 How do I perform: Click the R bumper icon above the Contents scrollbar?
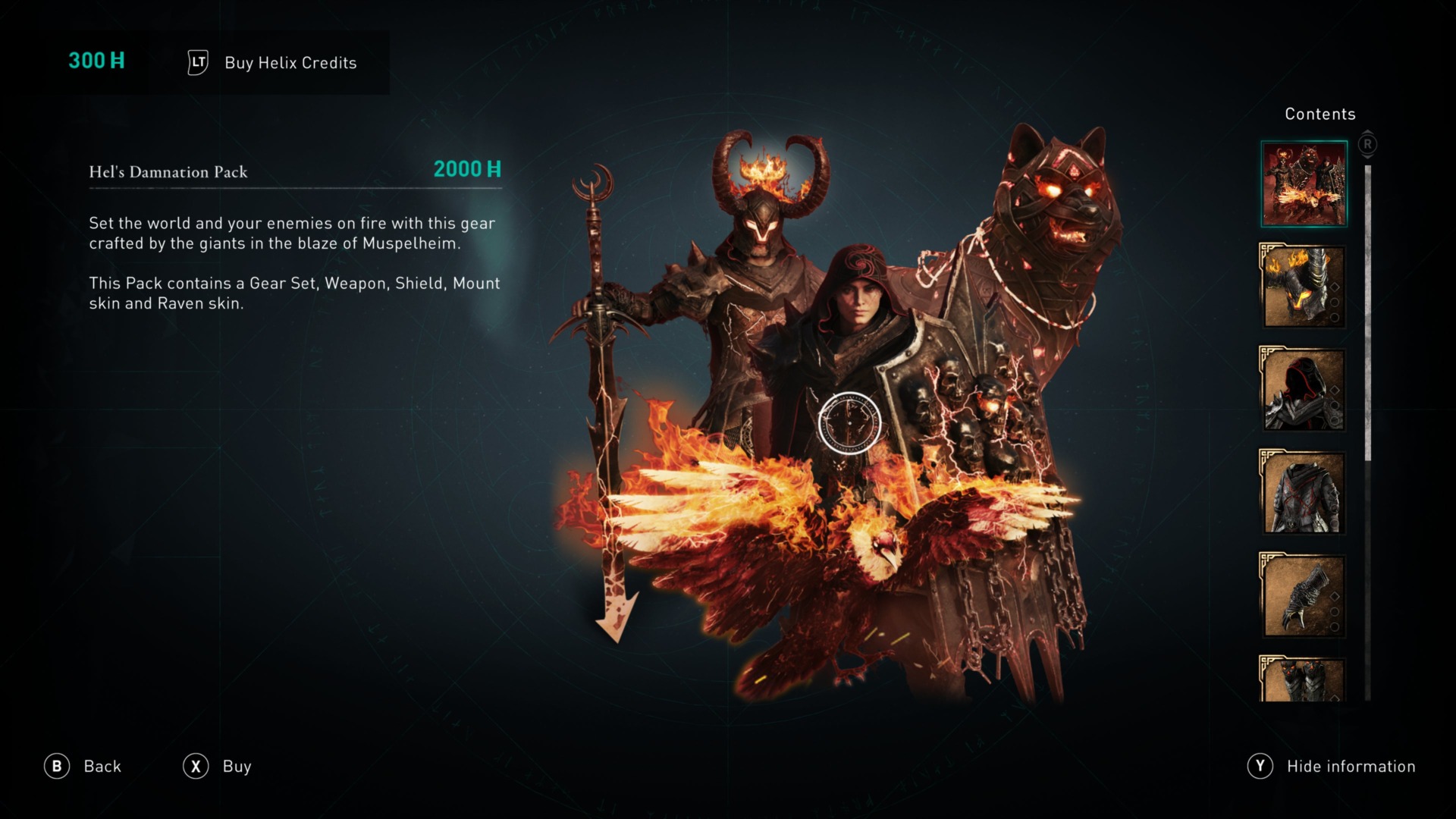click(1367, 143)
